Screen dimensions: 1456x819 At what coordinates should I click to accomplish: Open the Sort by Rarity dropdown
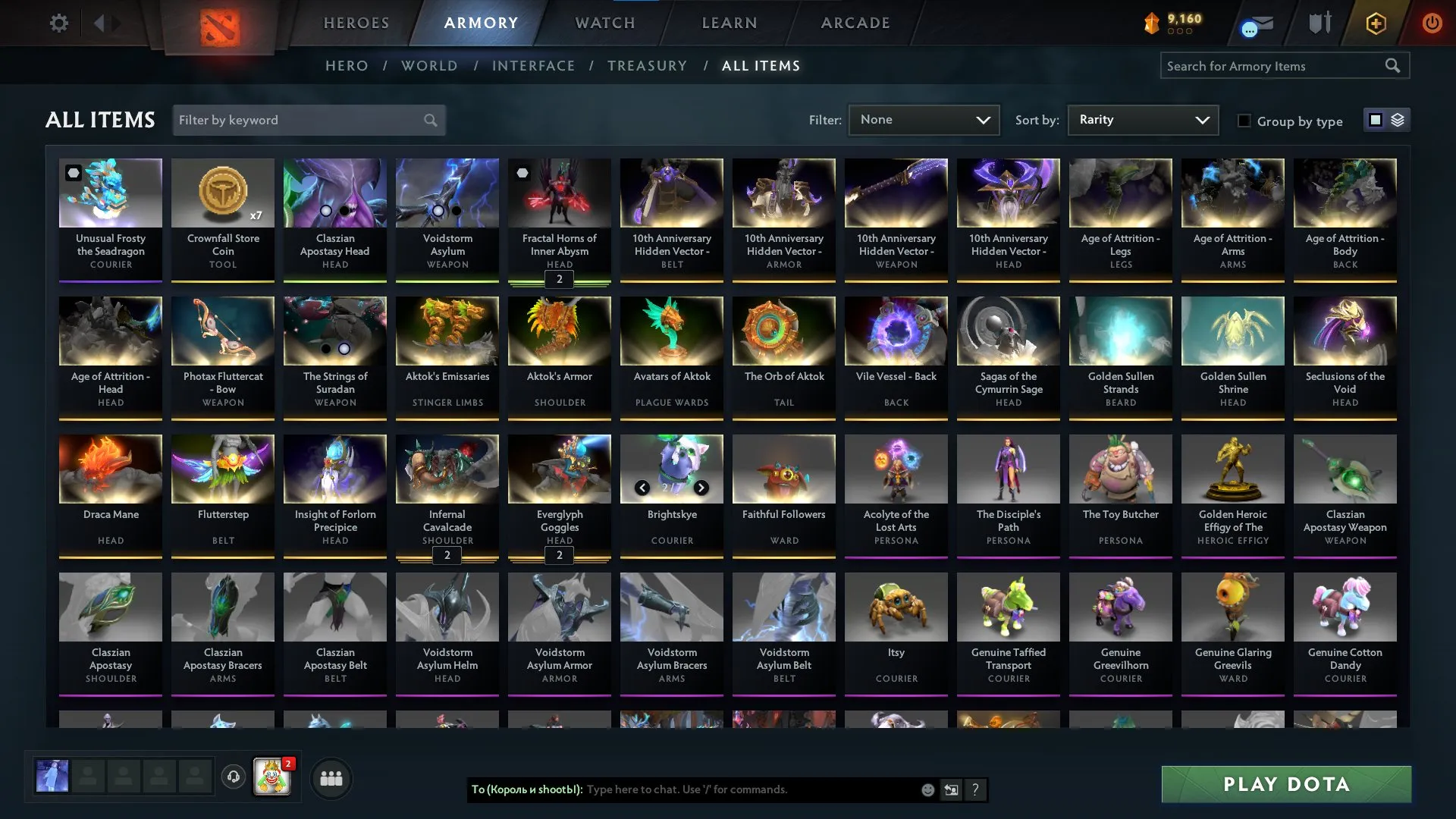tap(1142, 119)
